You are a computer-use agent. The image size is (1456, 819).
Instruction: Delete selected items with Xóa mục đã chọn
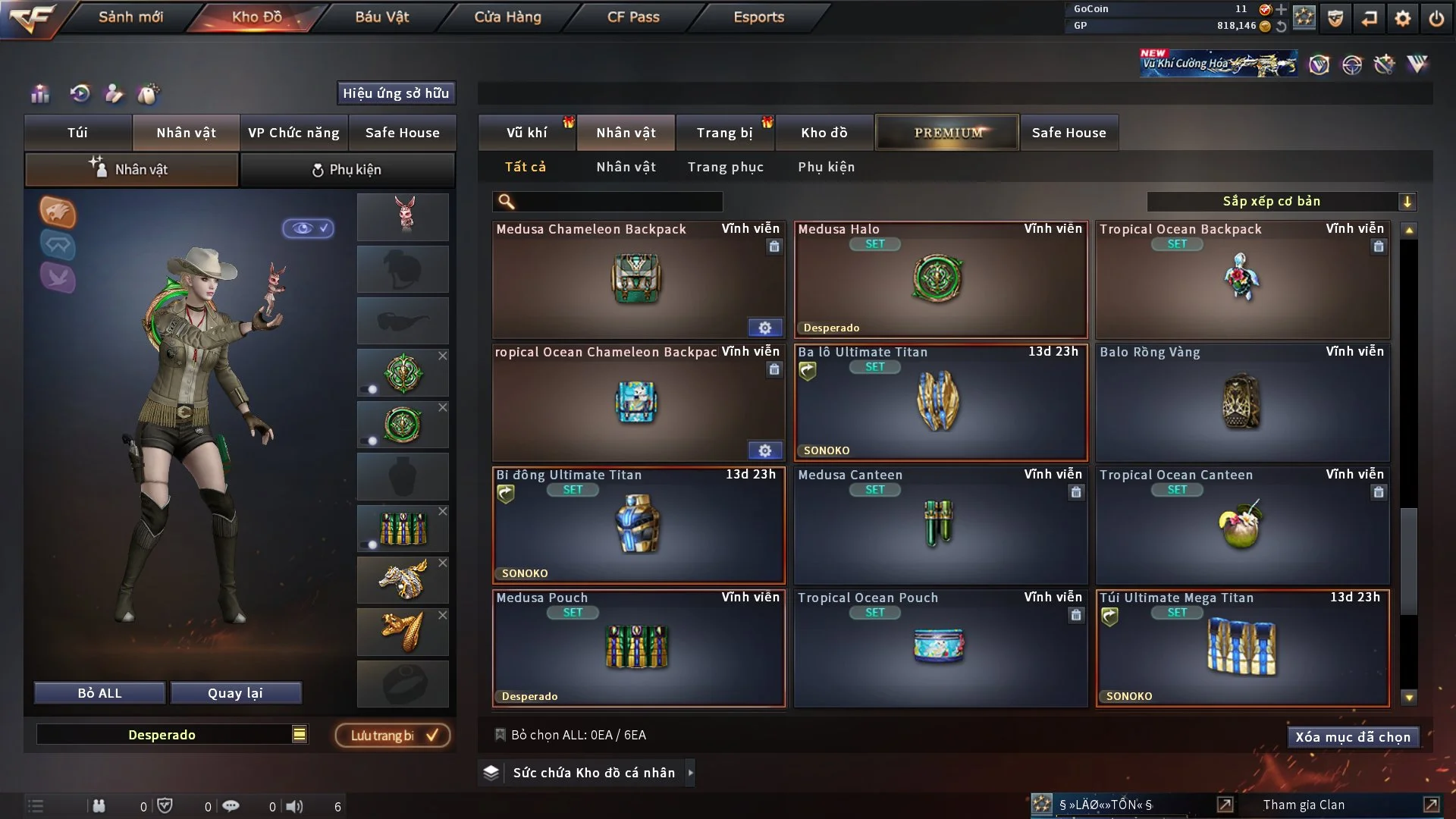click(x=1352, y=737)
